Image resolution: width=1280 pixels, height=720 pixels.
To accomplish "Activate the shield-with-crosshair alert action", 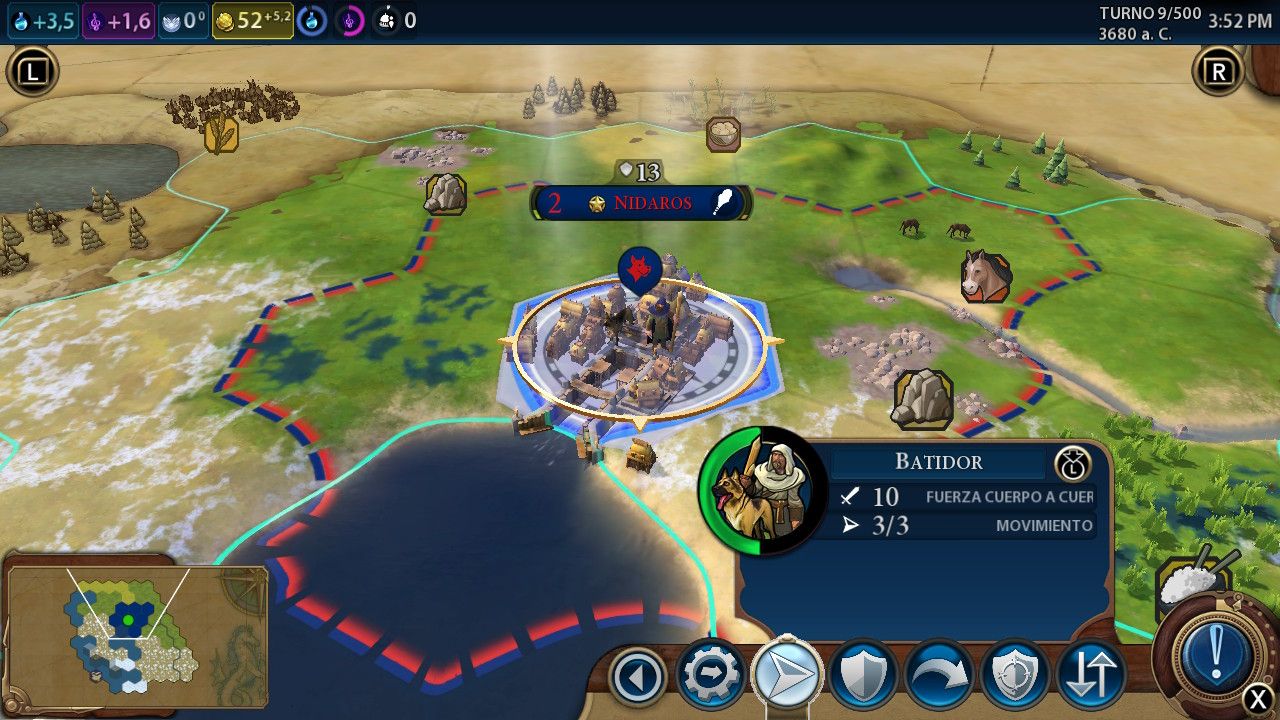I will [x=1014, y=677].
